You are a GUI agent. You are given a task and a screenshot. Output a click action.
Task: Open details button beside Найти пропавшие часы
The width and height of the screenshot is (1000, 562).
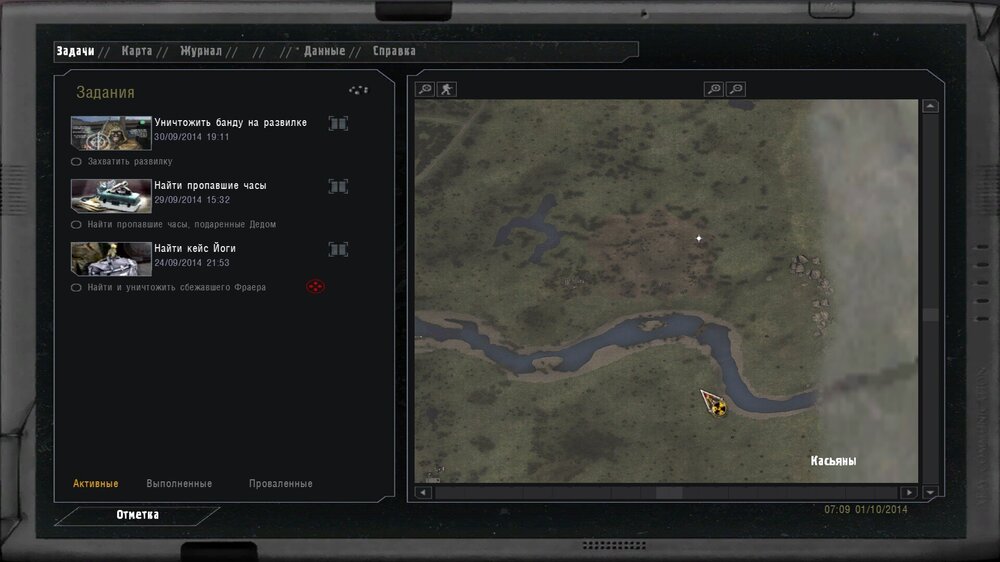(x=338, y=186)
